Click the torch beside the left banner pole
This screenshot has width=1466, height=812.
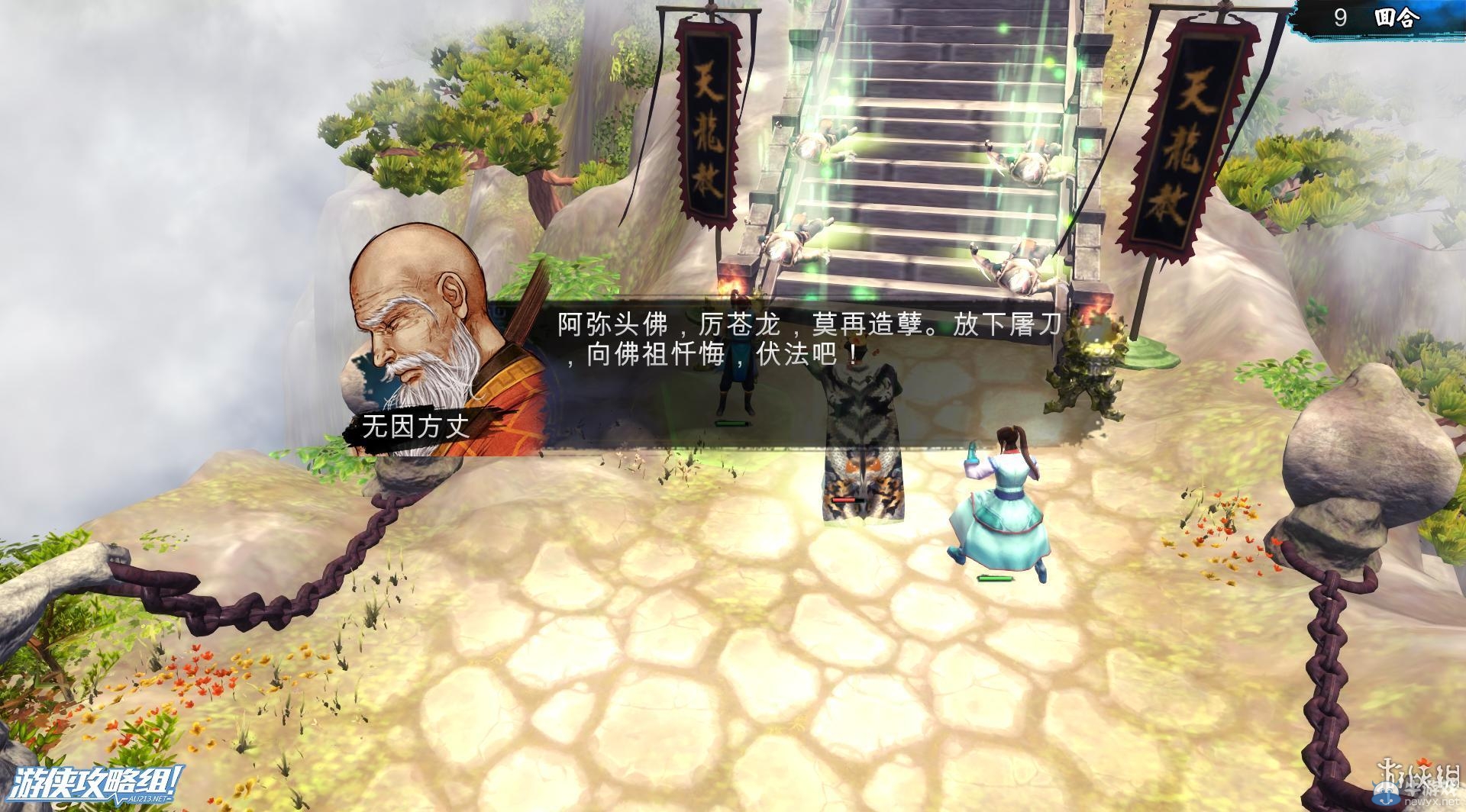[735, 281]
